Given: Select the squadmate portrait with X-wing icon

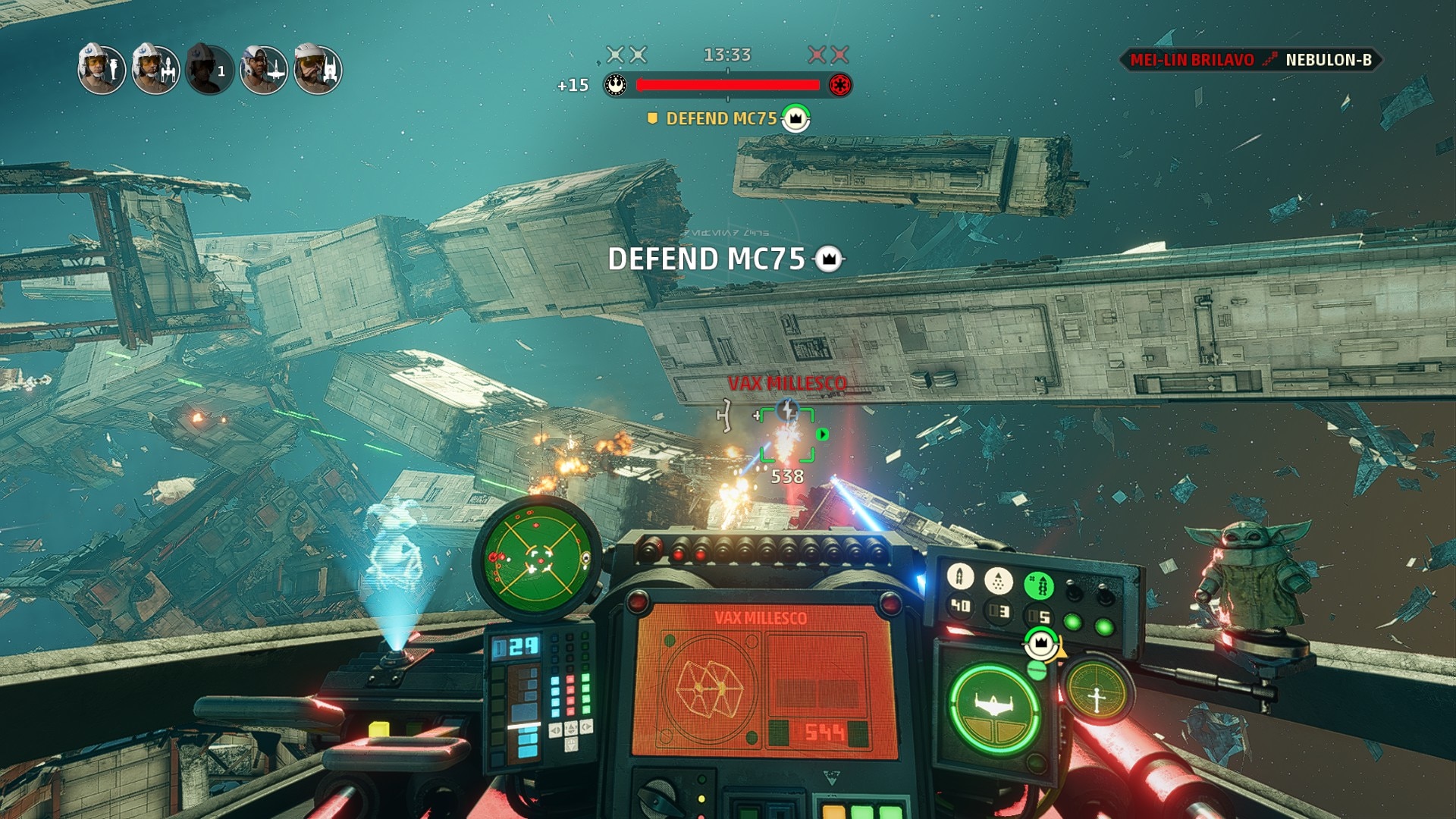Looking at the screenshot, I should pos(264,69).
